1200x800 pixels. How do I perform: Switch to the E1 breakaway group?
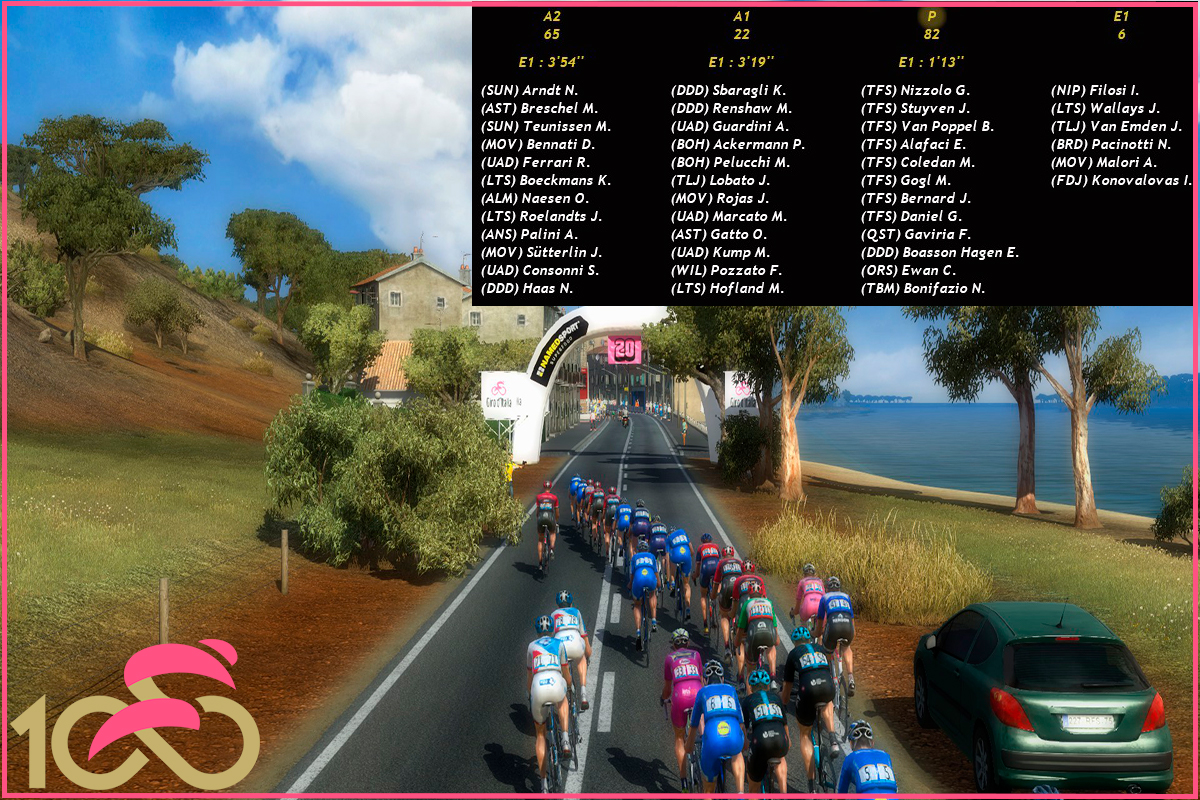pos(1121,17)
